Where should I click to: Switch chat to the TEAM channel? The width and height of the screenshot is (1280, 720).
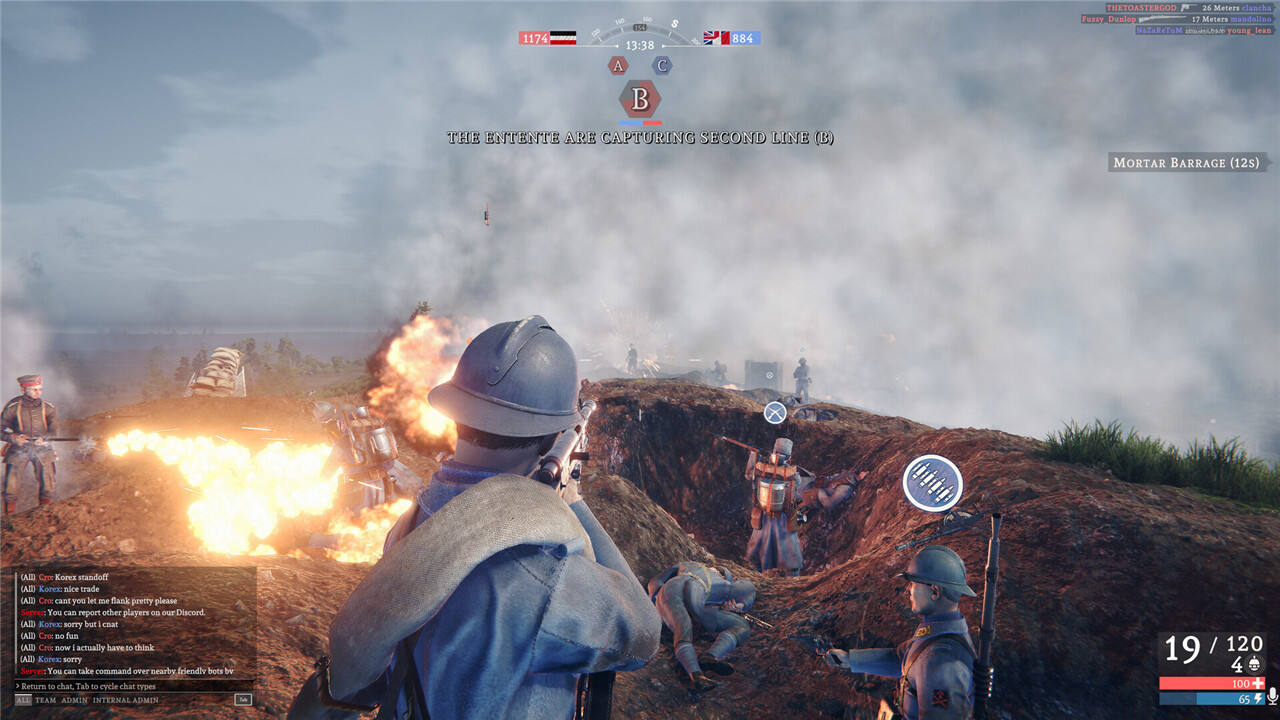[x=46, y=700]
